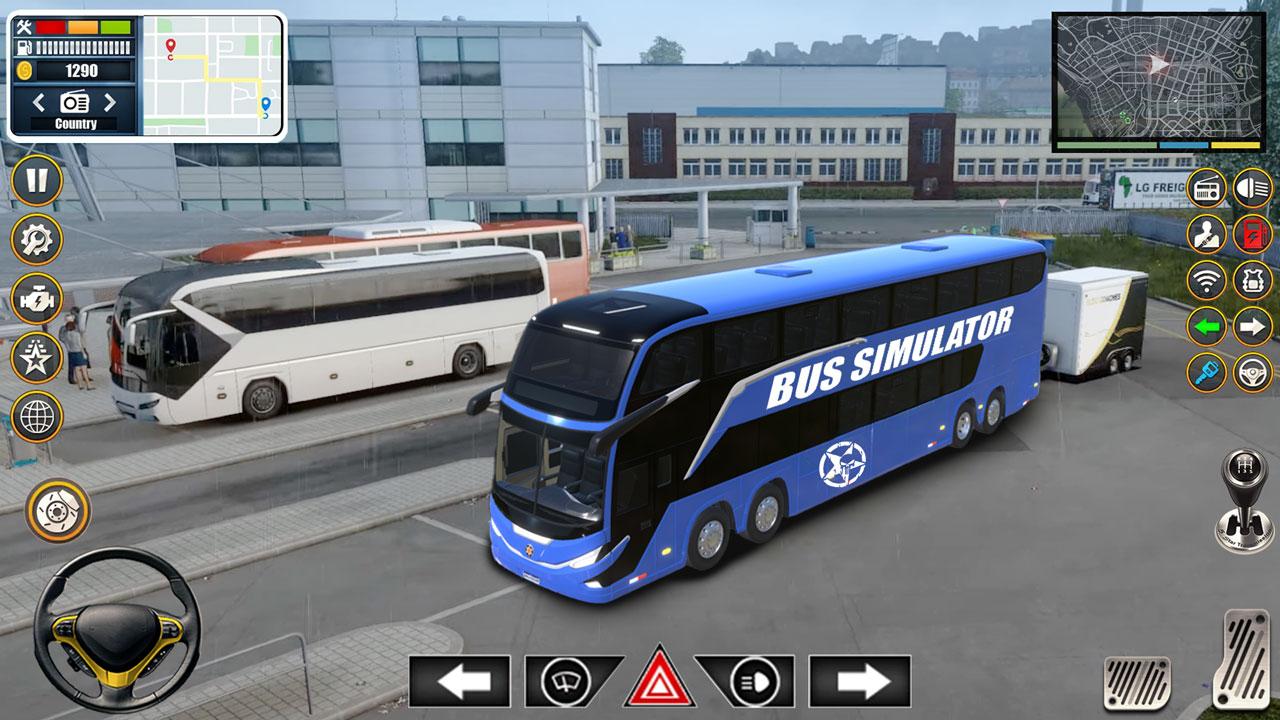Open the route map panel
This screenshot has height=720, width=1280.
click(x=212, y=75)
